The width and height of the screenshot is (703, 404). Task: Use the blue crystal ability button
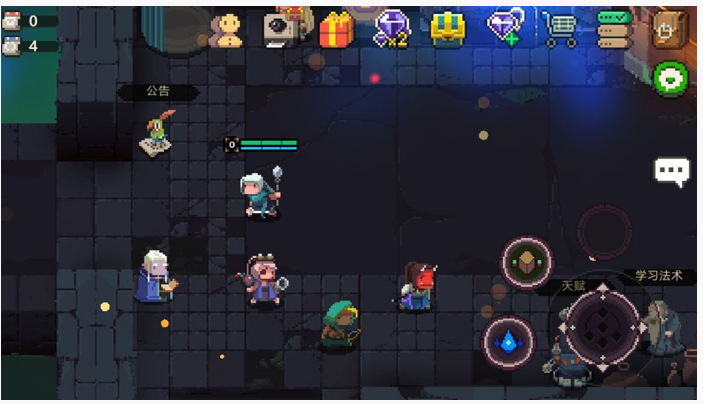508,342
